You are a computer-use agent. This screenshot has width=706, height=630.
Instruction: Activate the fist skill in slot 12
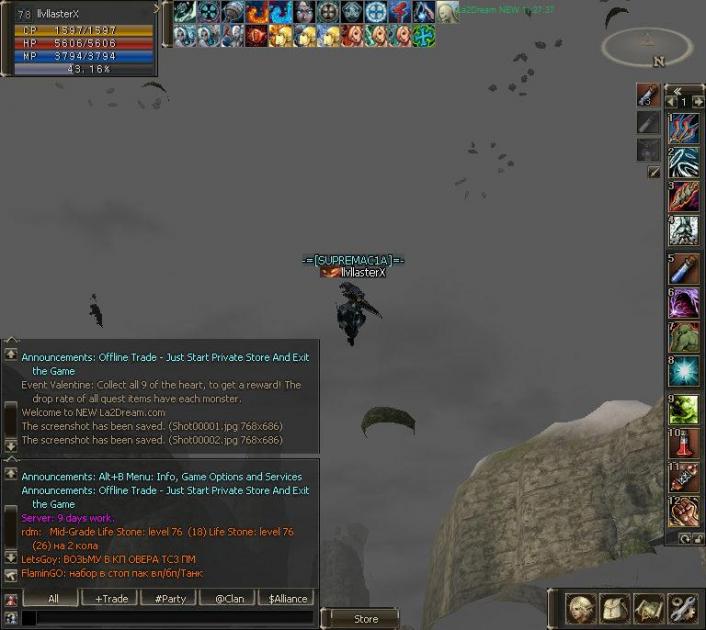[683, 511]
